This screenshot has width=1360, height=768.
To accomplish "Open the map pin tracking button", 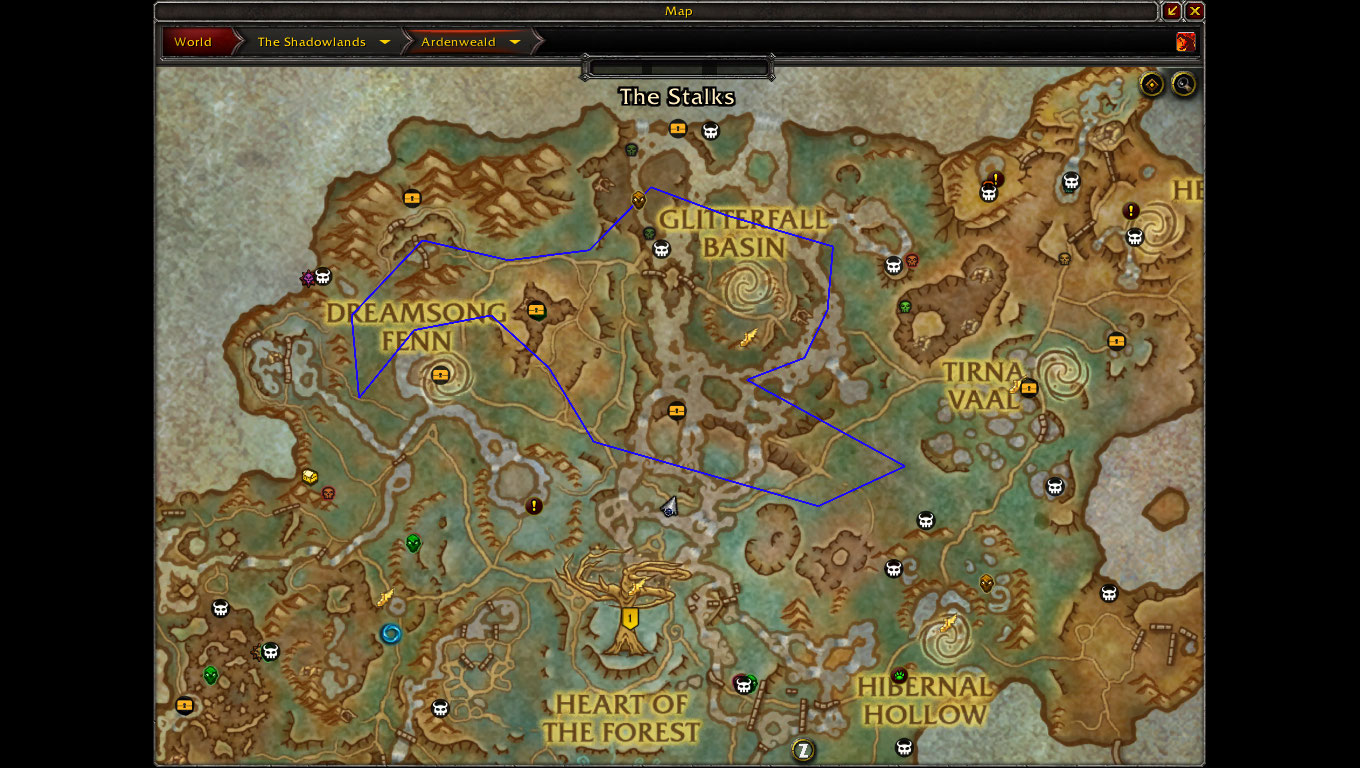I will pos(1152,84).
